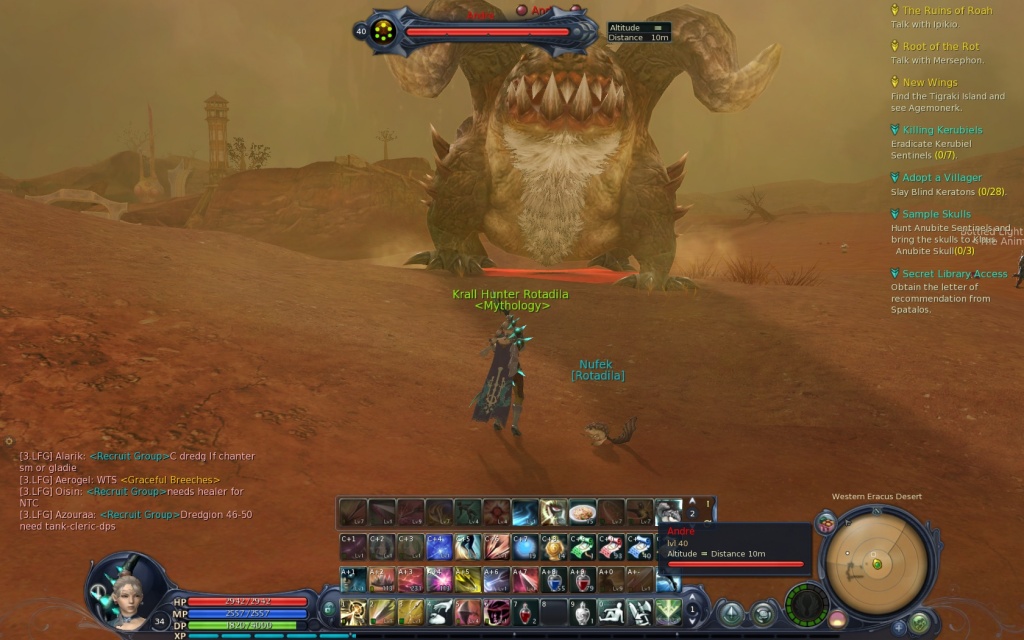Use the blue mana potion in A+8
1024x640 pixels.
pos(555,580)
